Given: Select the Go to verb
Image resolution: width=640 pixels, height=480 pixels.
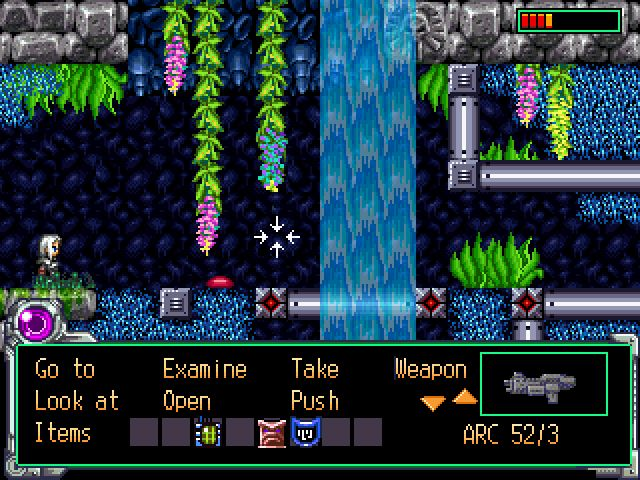Looking at the screenshot, I should 65,369.
